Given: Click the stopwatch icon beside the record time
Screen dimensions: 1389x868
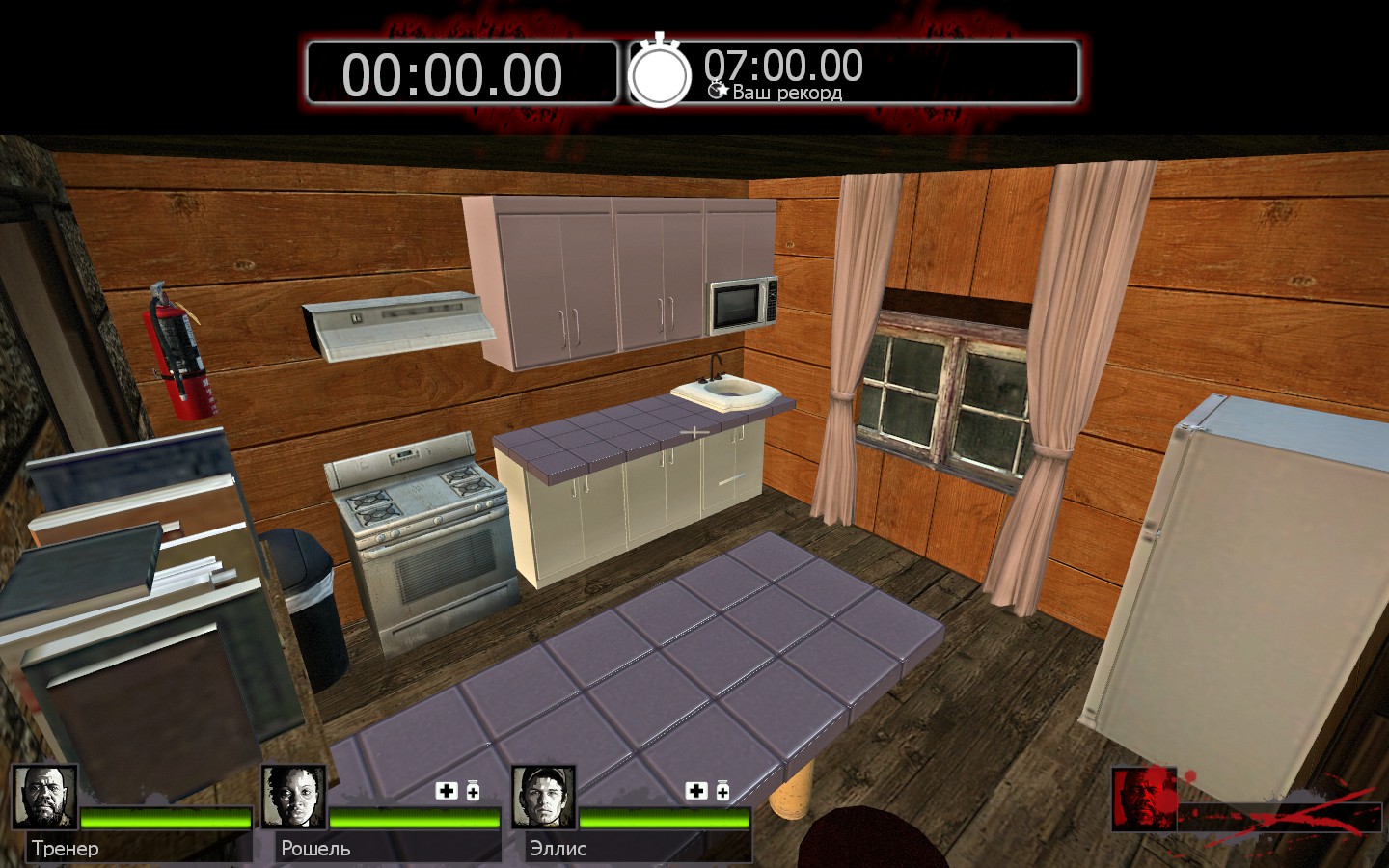Looking at the screenshot, I should pos(660,72).
